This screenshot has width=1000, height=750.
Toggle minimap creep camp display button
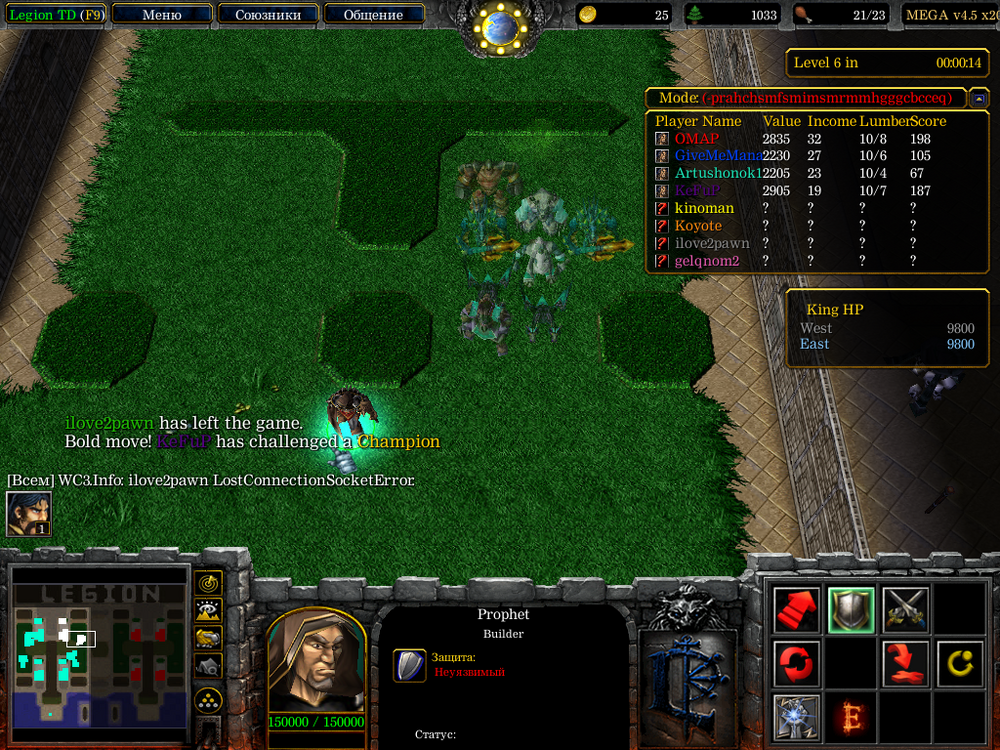(x=208, y=664)
